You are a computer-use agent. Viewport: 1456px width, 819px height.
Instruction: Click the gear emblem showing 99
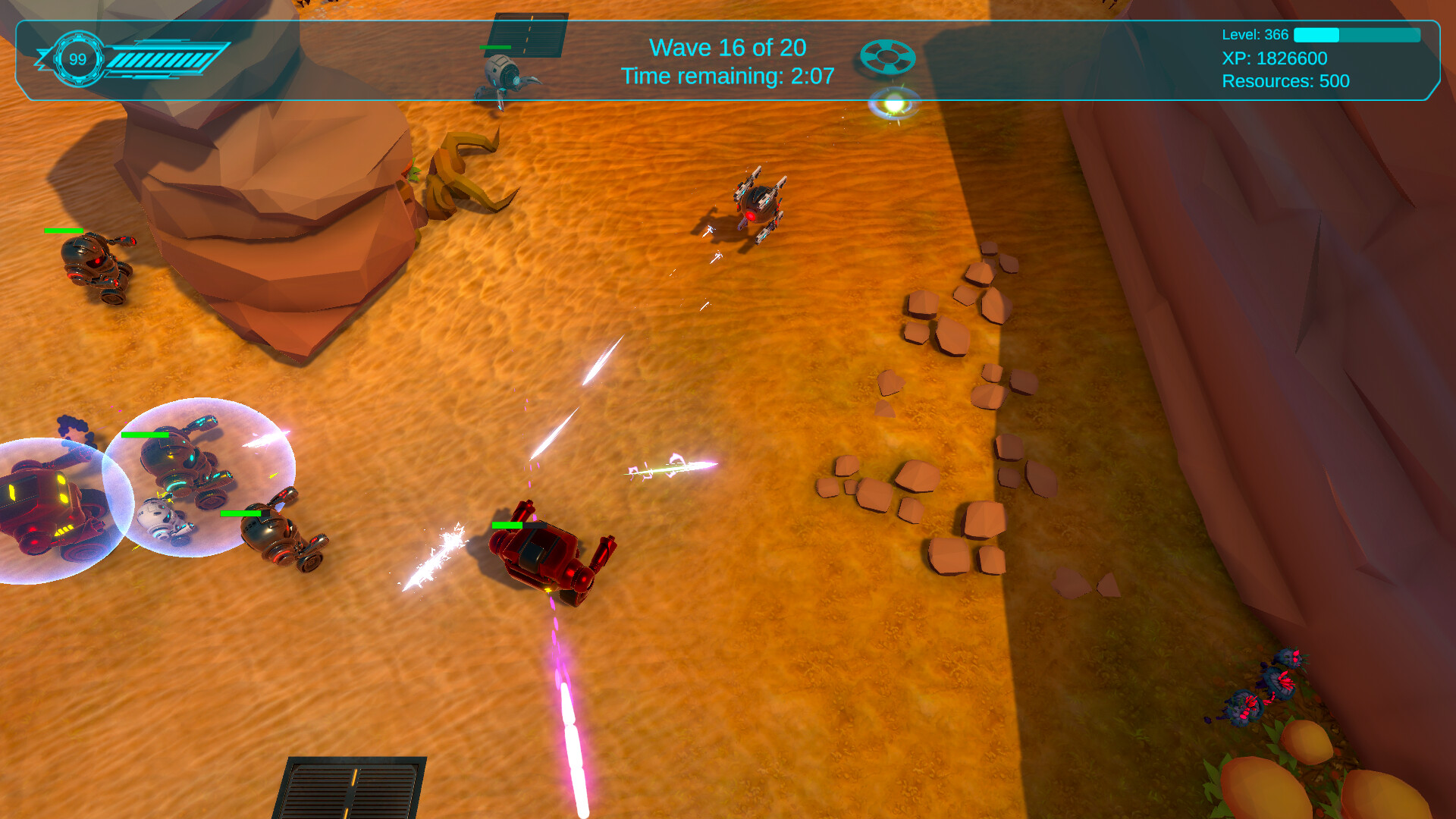[78, 59]
